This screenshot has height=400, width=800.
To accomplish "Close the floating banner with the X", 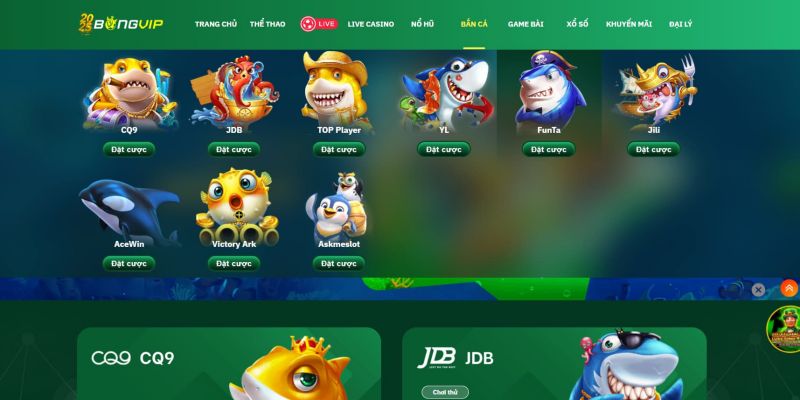I will 758,290.
